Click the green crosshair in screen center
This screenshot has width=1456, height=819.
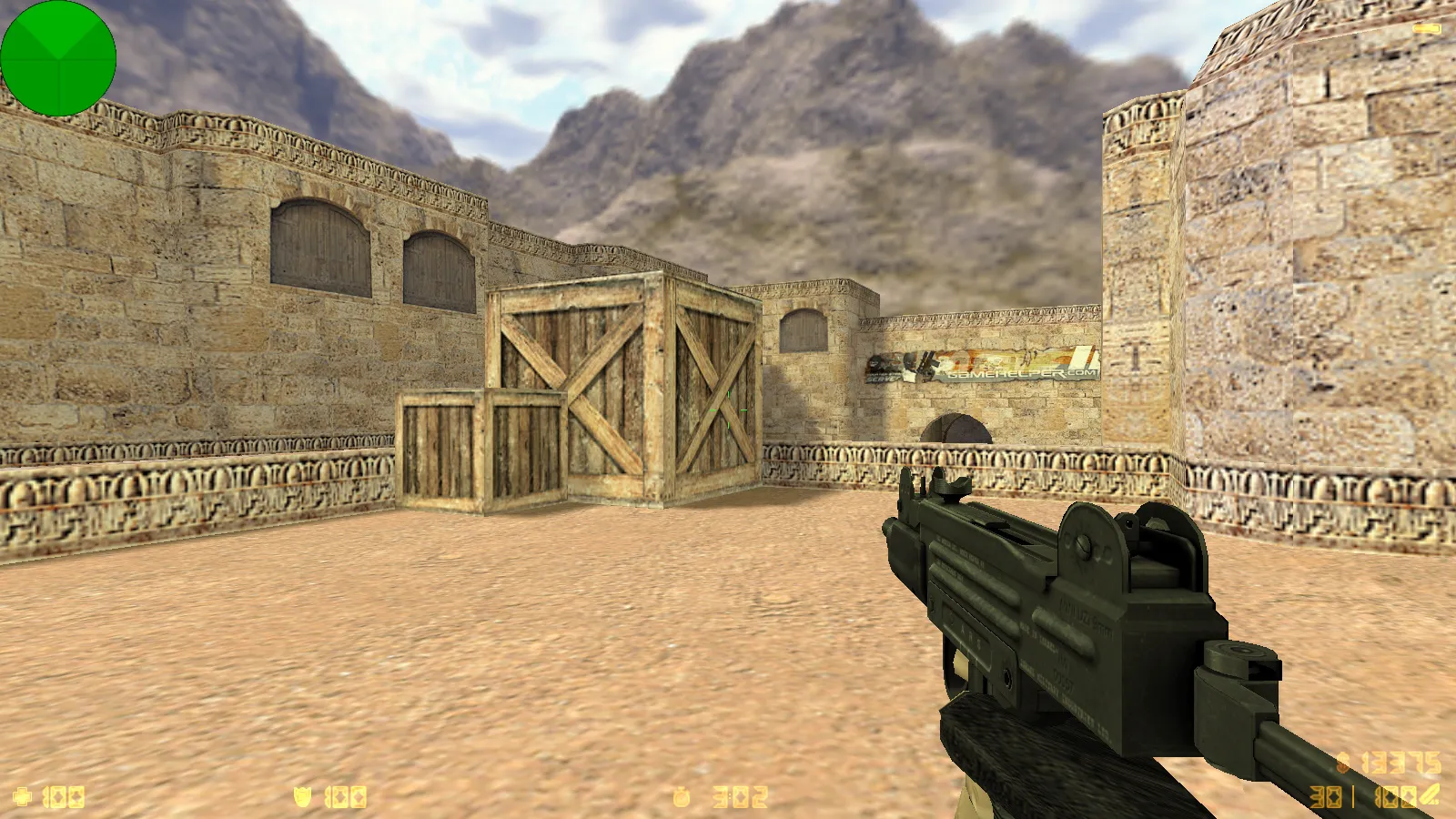click(728, 411)
